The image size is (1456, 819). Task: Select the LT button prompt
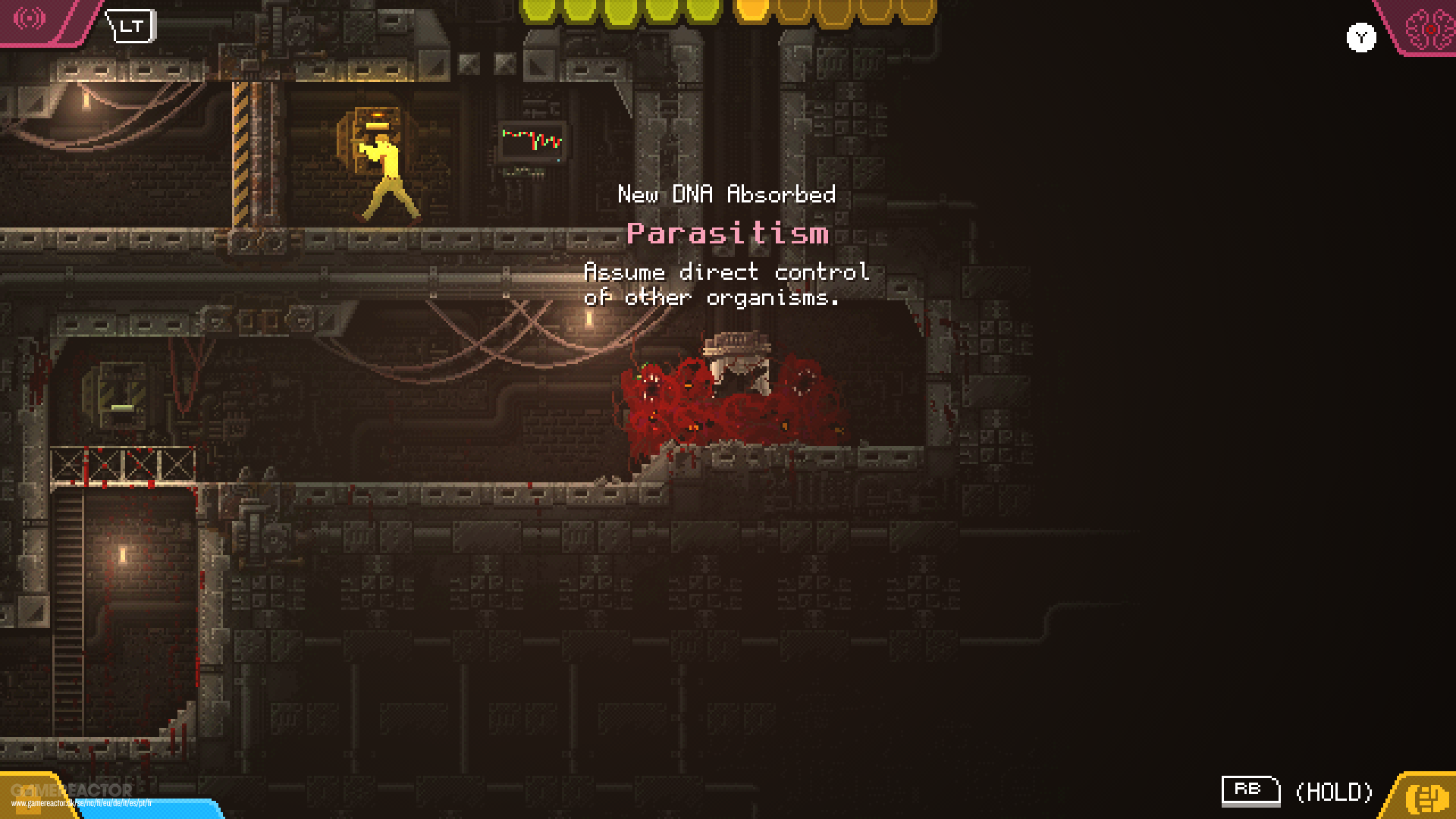tap(129, 26)
